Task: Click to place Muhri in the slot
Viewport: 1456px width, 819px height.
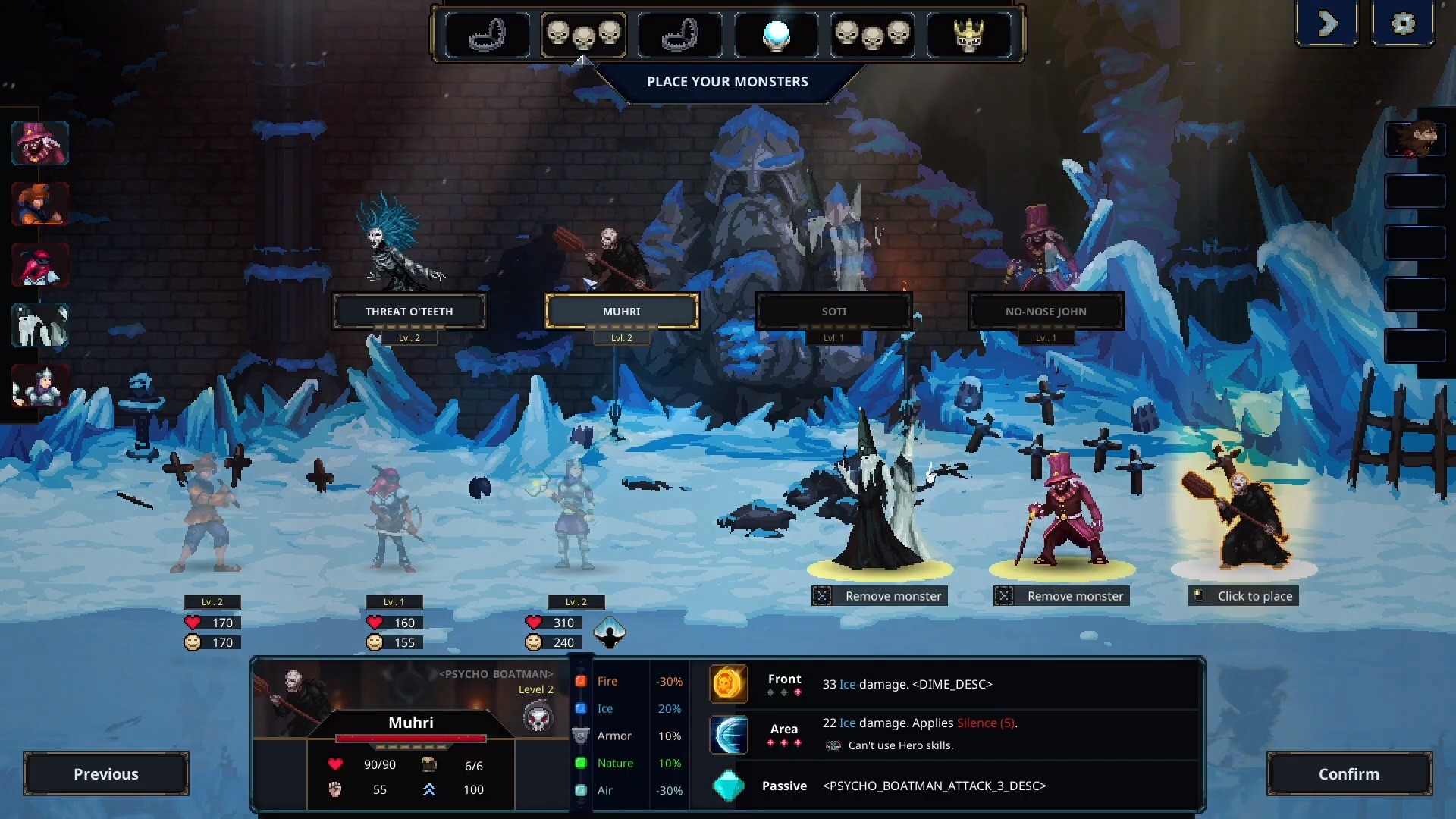Action: 1244,596
